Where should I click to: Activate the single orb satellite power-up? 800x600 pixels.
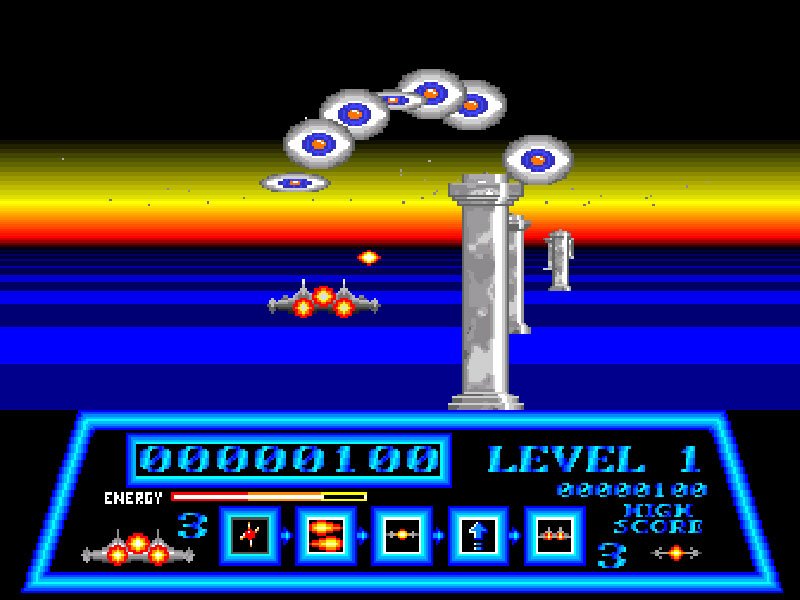[401, 535]
